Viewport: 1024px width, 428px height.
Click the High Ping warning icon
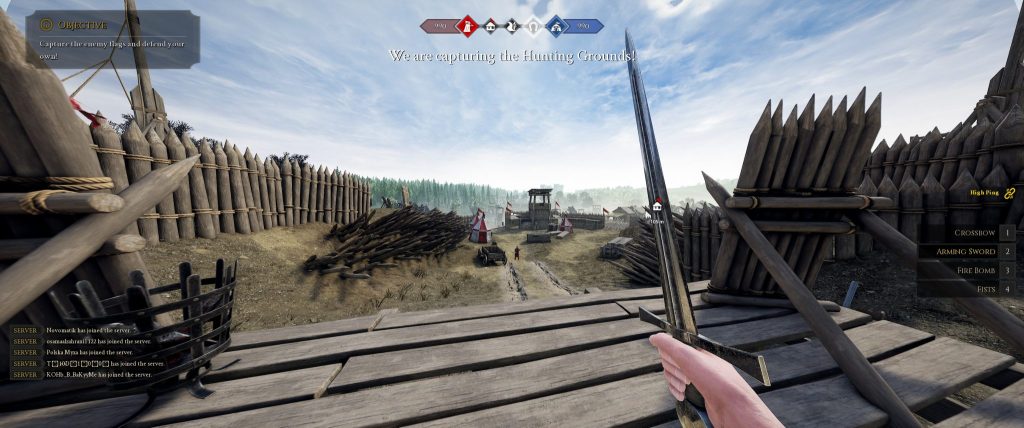pyautogui.click(x=1010, y=192)
